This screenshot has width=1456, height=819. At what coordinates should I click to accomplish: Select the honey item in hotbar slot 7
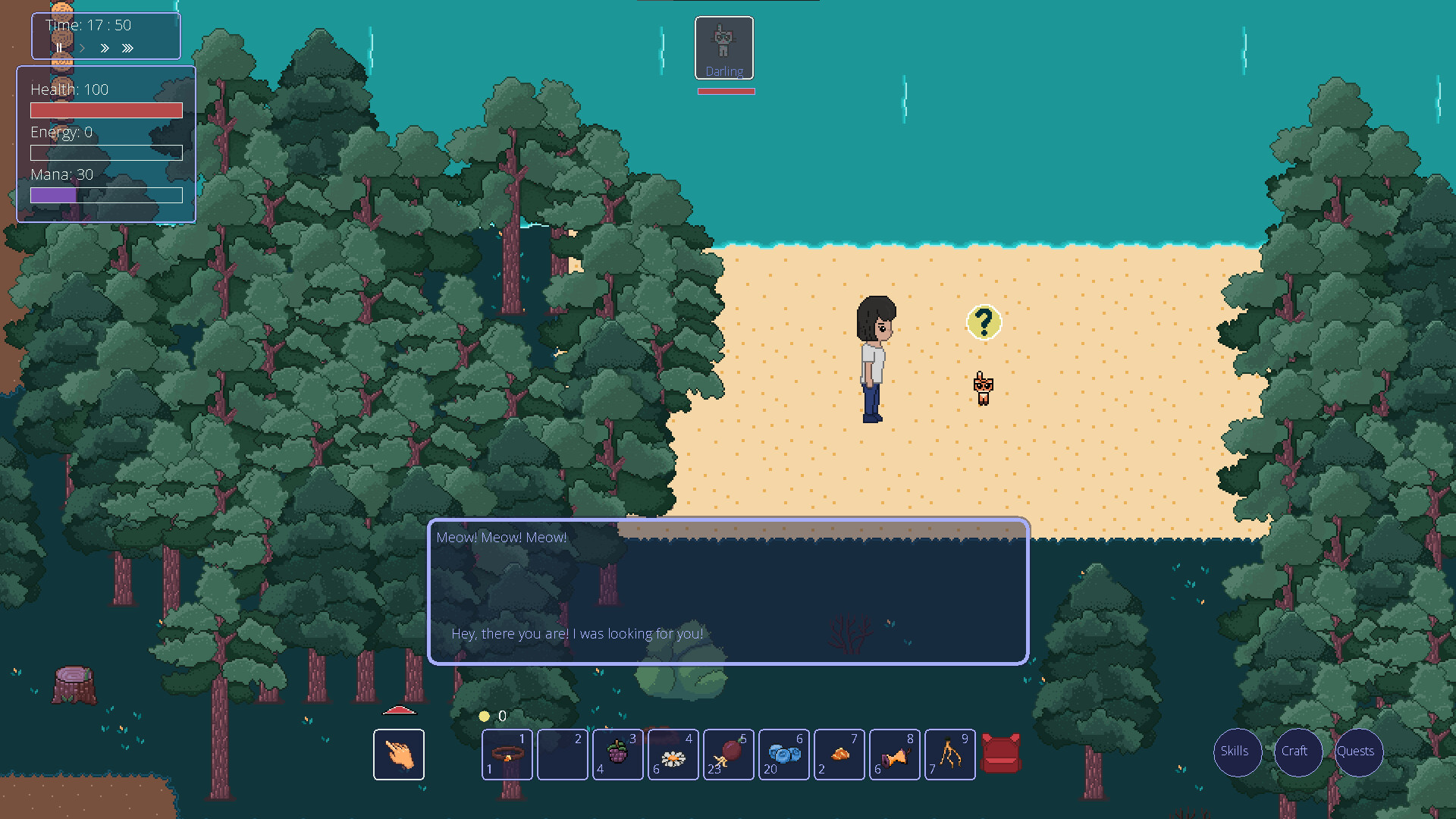pos(839,754)
